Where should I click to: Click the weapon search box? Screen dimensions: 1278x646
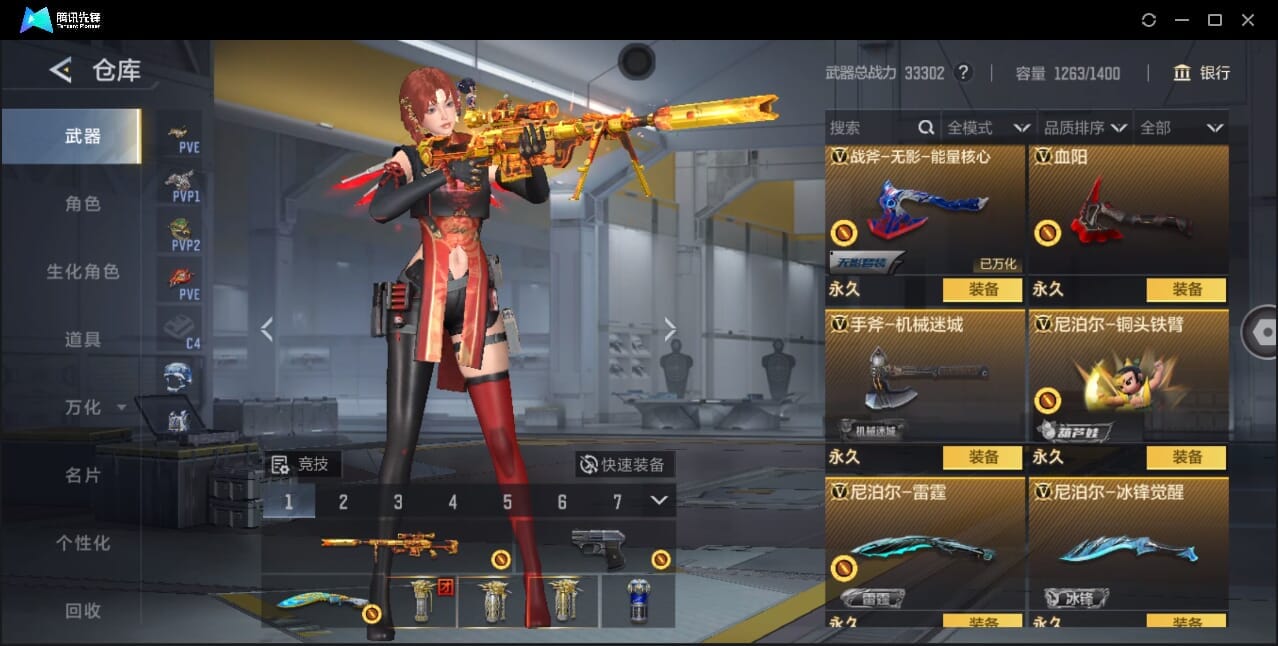pyautogui.click(x=870, y=128)
